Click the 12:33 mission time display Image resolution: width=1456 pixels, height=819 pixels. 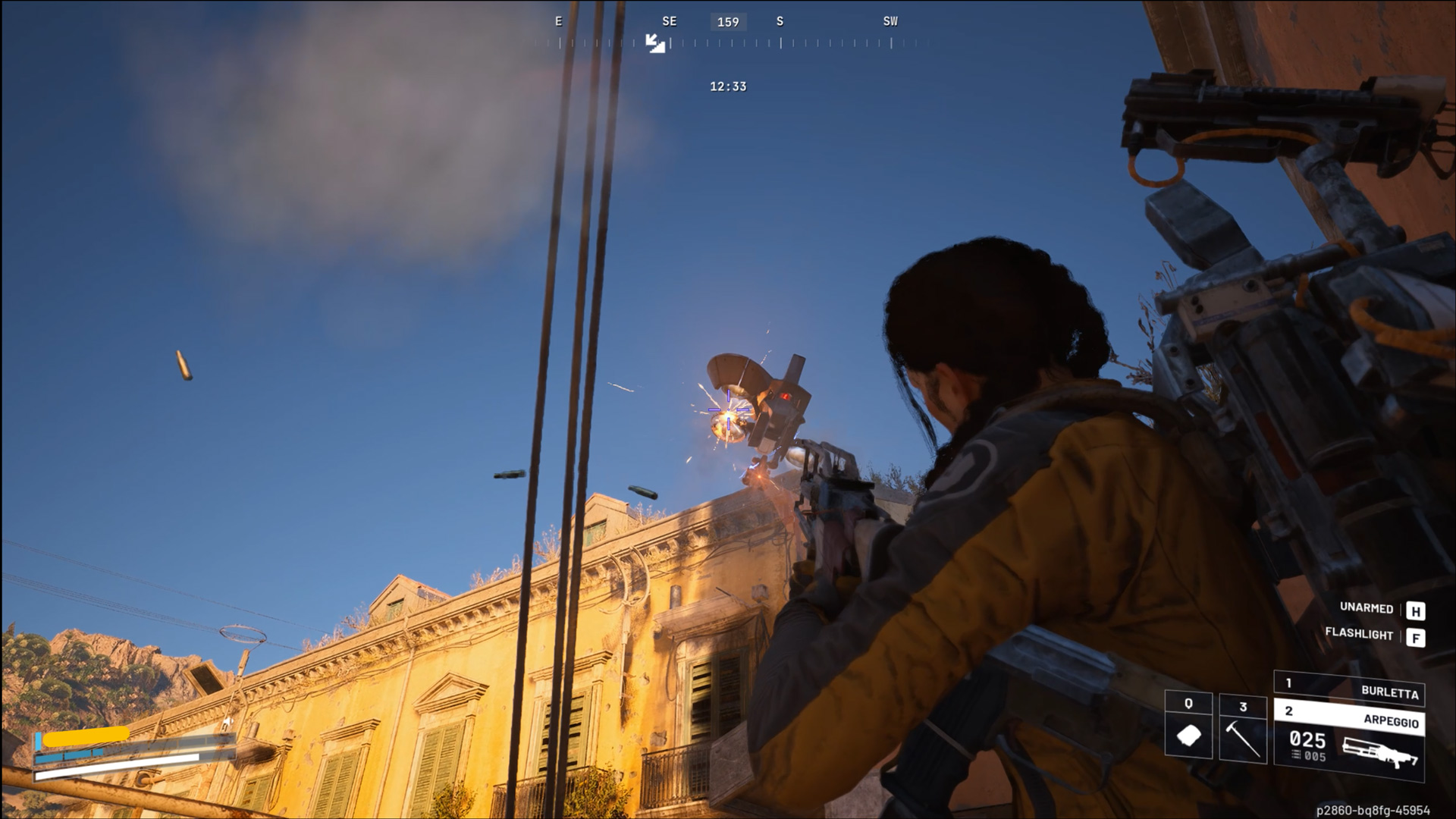(726, 86)
